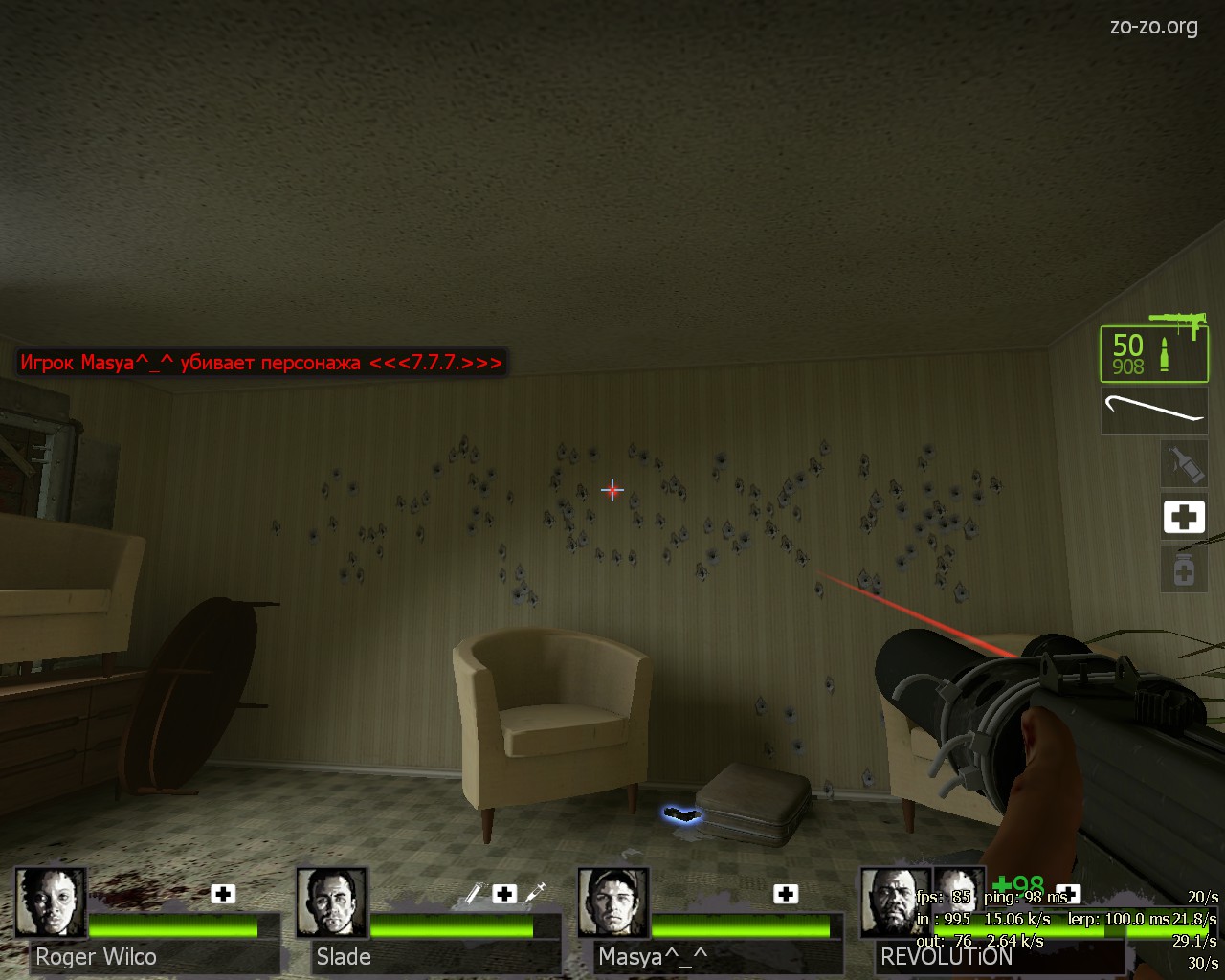Screen dimensions: 1225x980
Task: Select the submachine gun primary weapon slot
Action: click(1153, 352)
